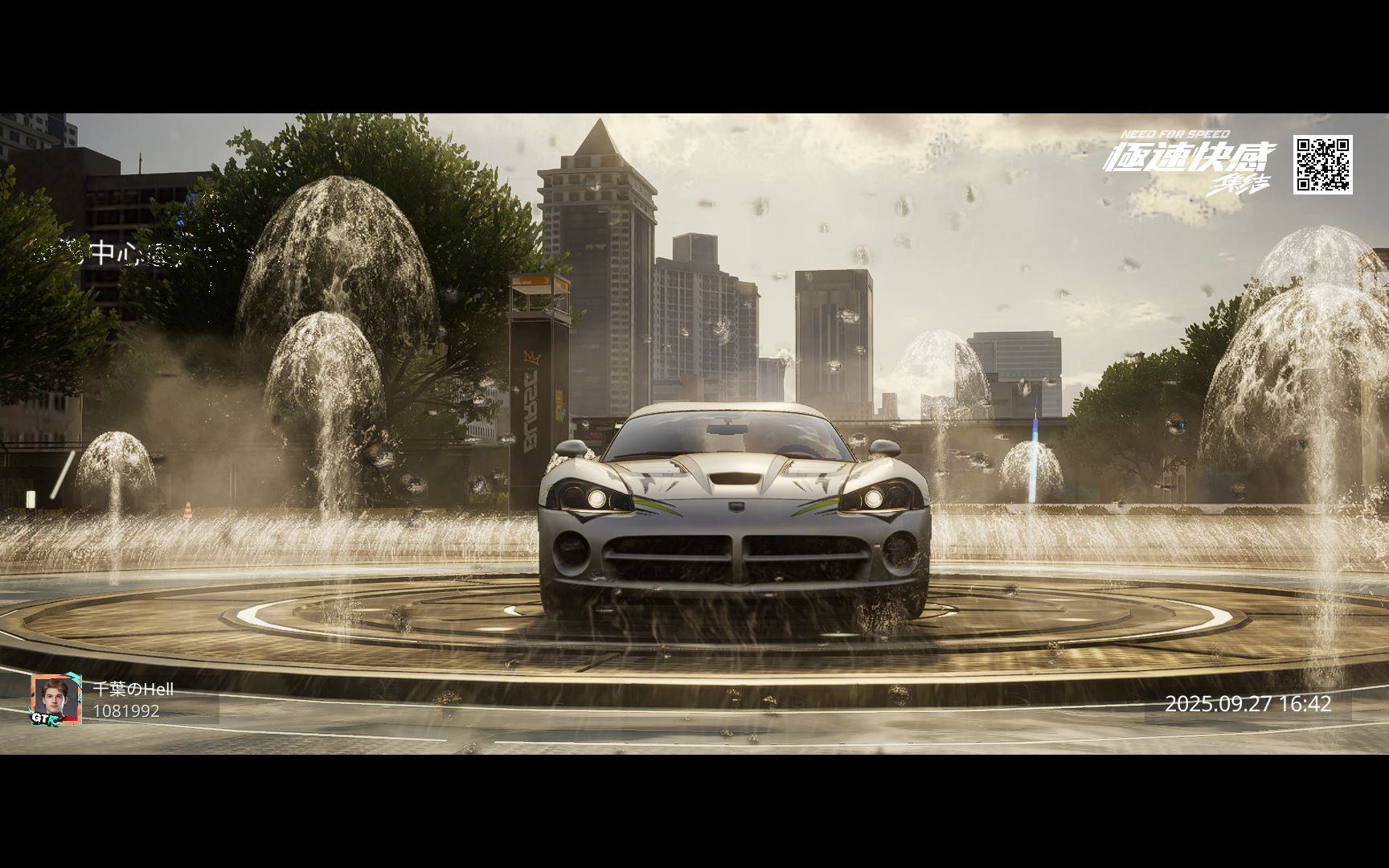Viewport: 1389px width, 868px height.
Task: Click the player avatar portrait
Action: coord(56,699)
